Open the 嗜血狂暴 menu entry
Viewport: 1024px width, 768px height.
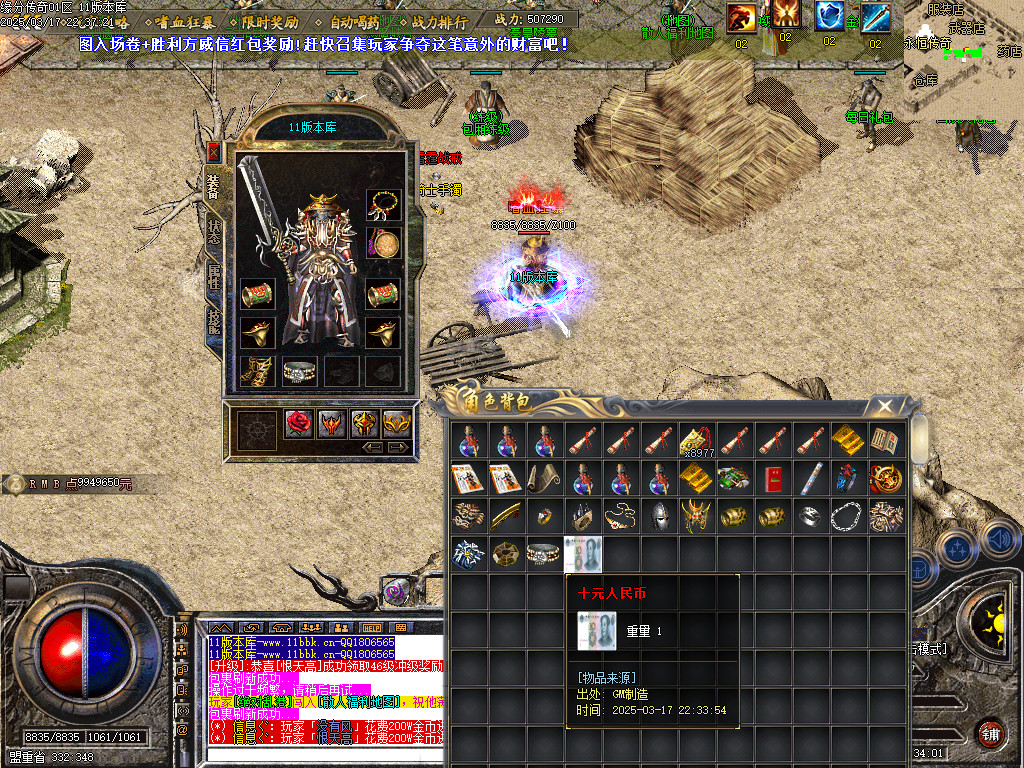click(184, 20)
